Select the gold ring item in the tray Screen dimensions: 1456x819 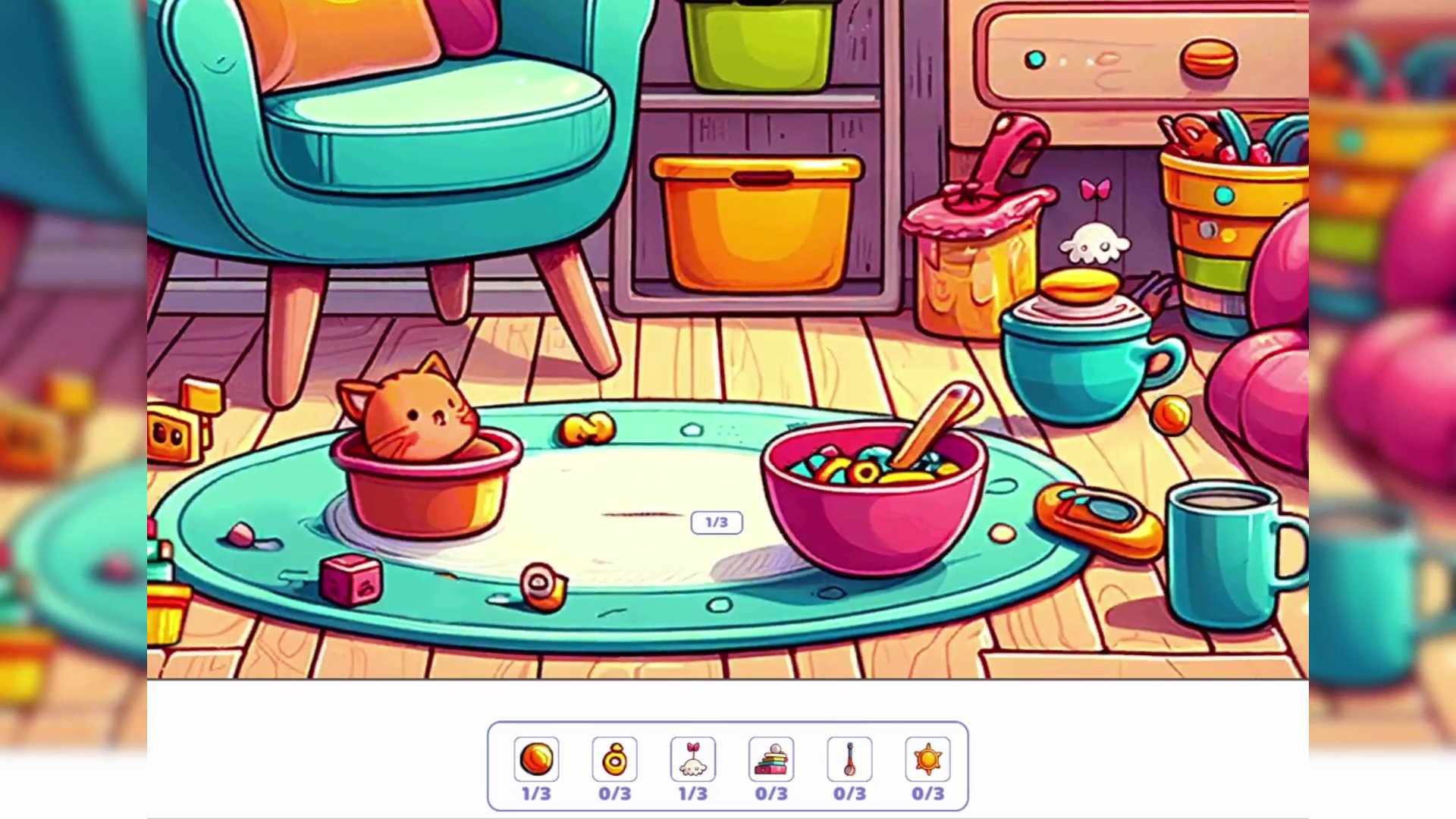(x=615, y=759)
